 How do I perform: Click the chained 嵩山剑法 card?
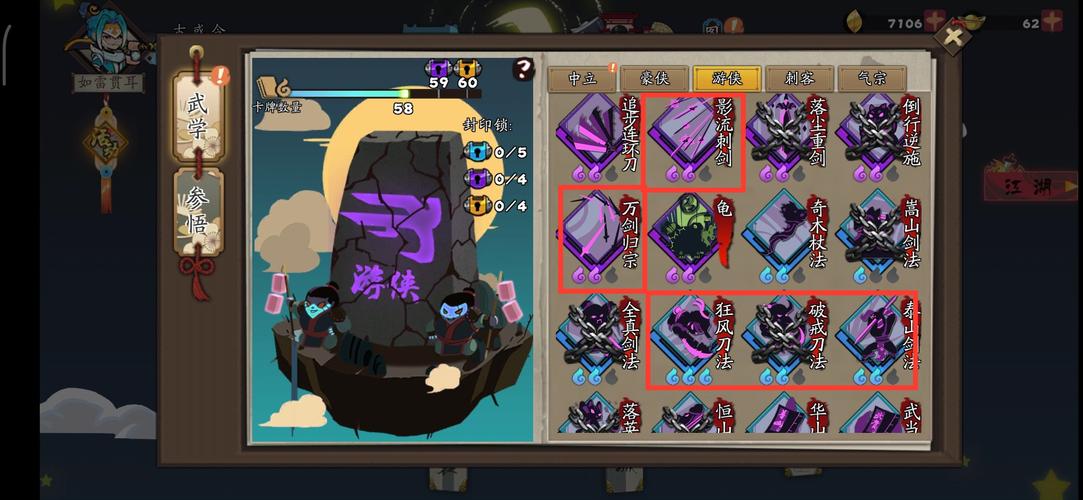tap(878, 239)
